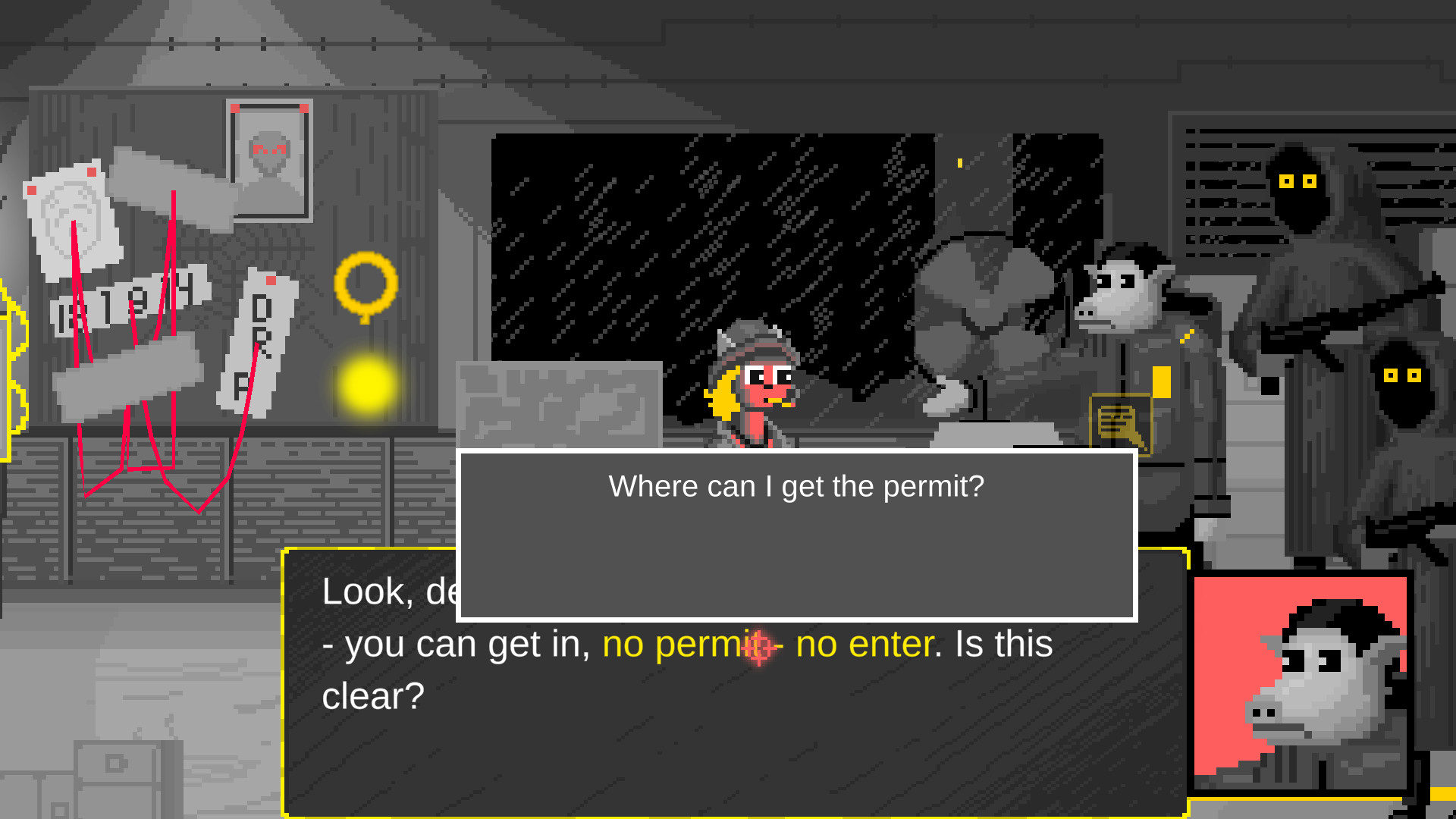Choose 'Where can I get the permit?'
The height and width of the screenshot is (819, 1456).
(x=795, y=486)
